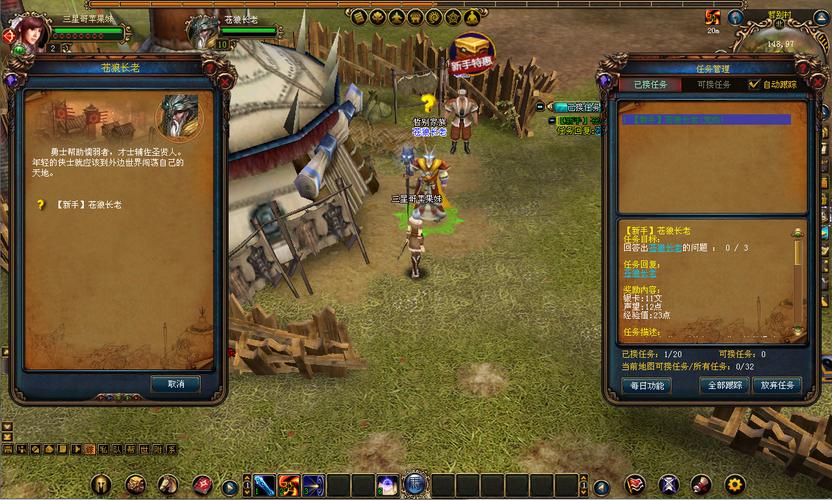Open the helmet character icon in bottom bar
This screenshot has width=832, height=500.
[101, 485]
